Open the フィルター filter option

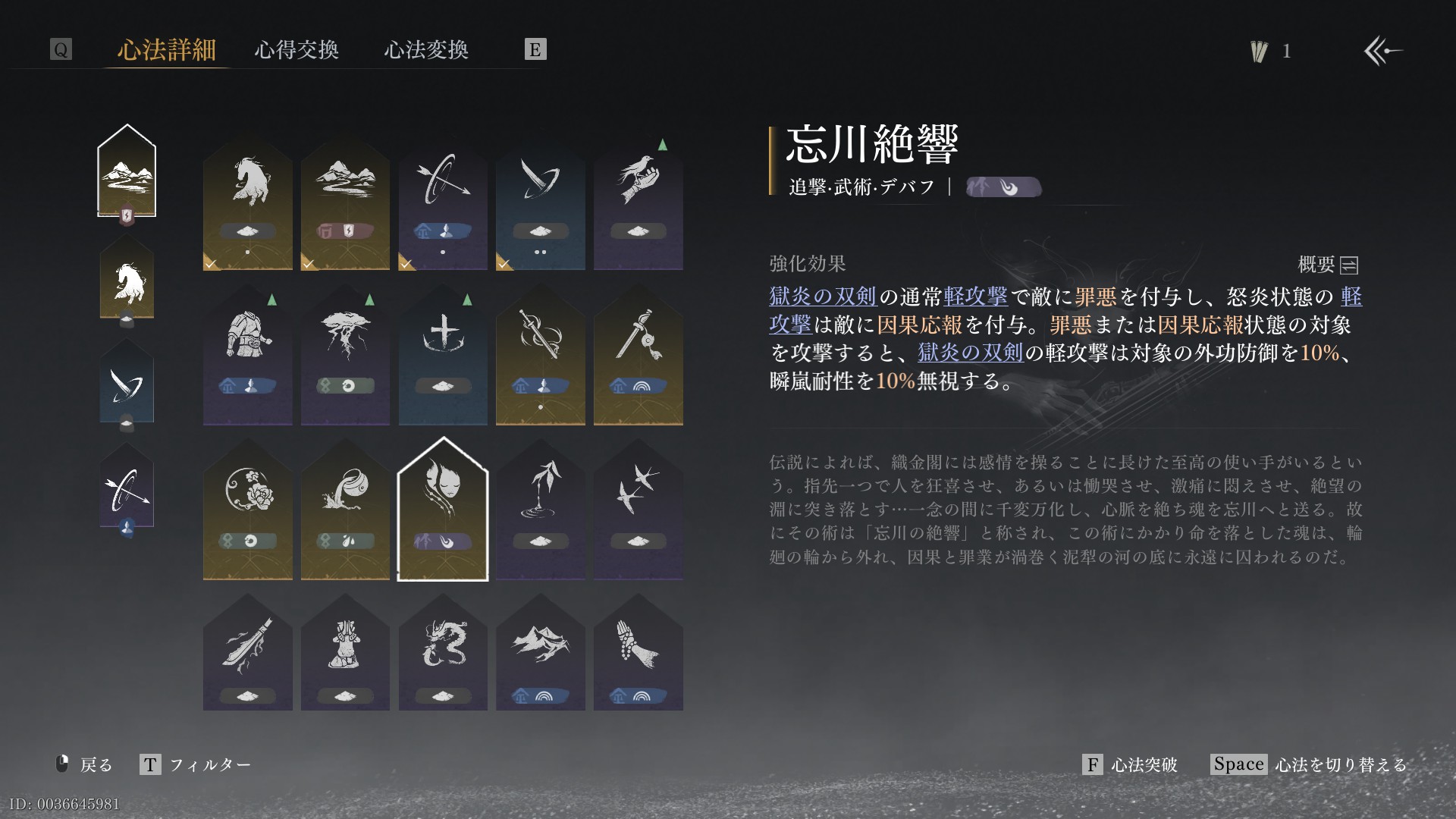[x=196, y=764]
